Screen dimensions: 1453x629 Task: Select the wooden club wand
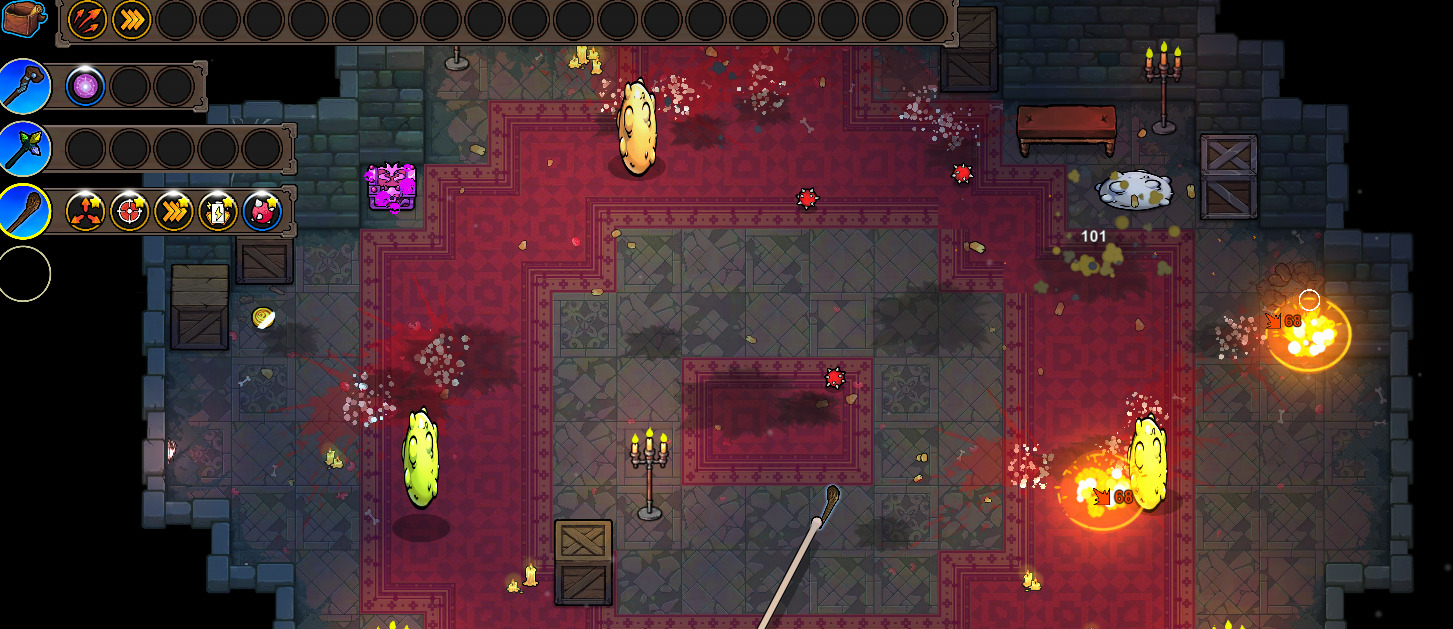point(24,210)
